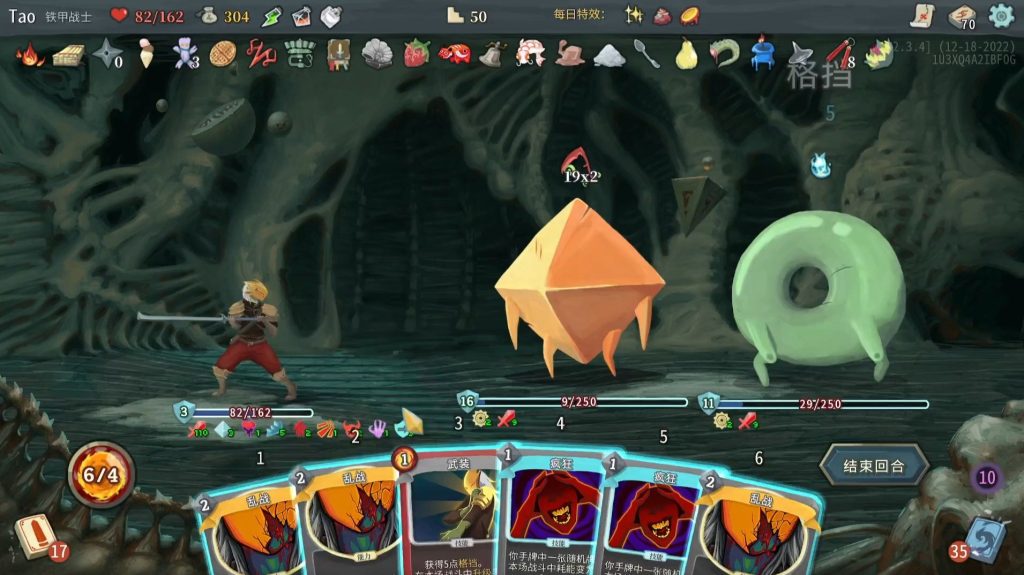Viewport: 1024px width, 575px height.
Task: Show the sparkles daily modifier
Action: pyautogui.click(x=633, y=15)
